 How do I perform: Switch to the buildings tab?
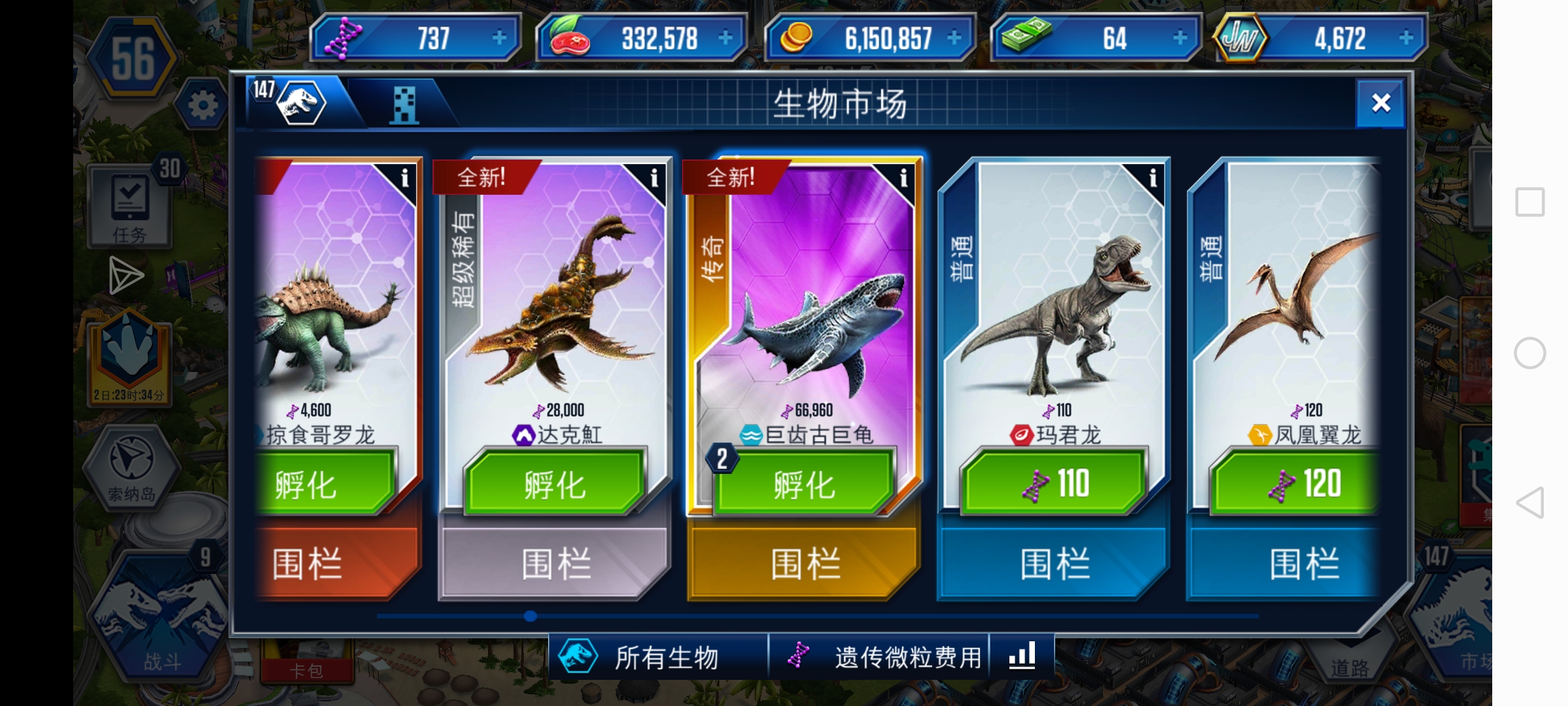click(x=404, y=105)
